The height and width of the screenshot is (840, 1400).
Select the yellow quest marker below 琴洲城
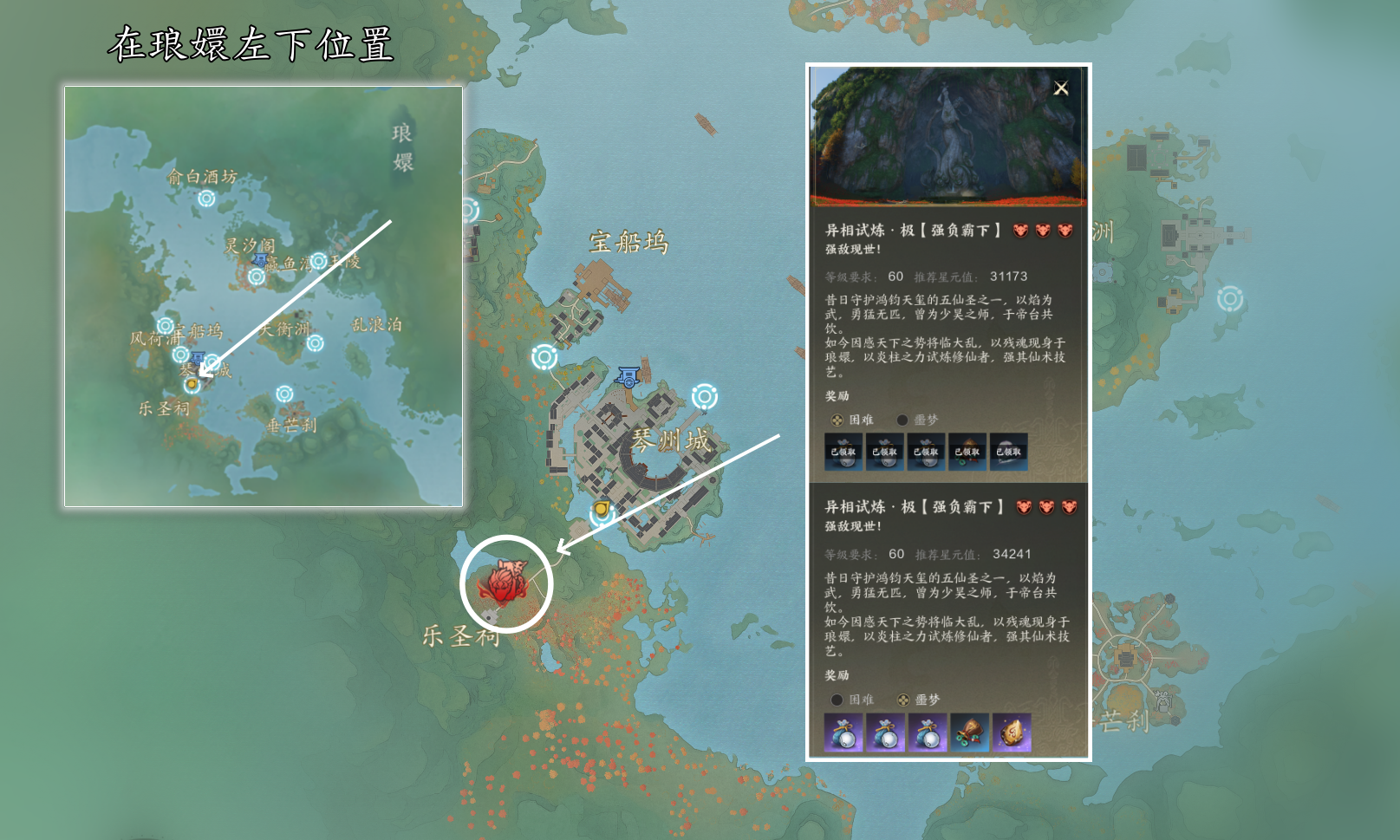click(x=601, y=509)
